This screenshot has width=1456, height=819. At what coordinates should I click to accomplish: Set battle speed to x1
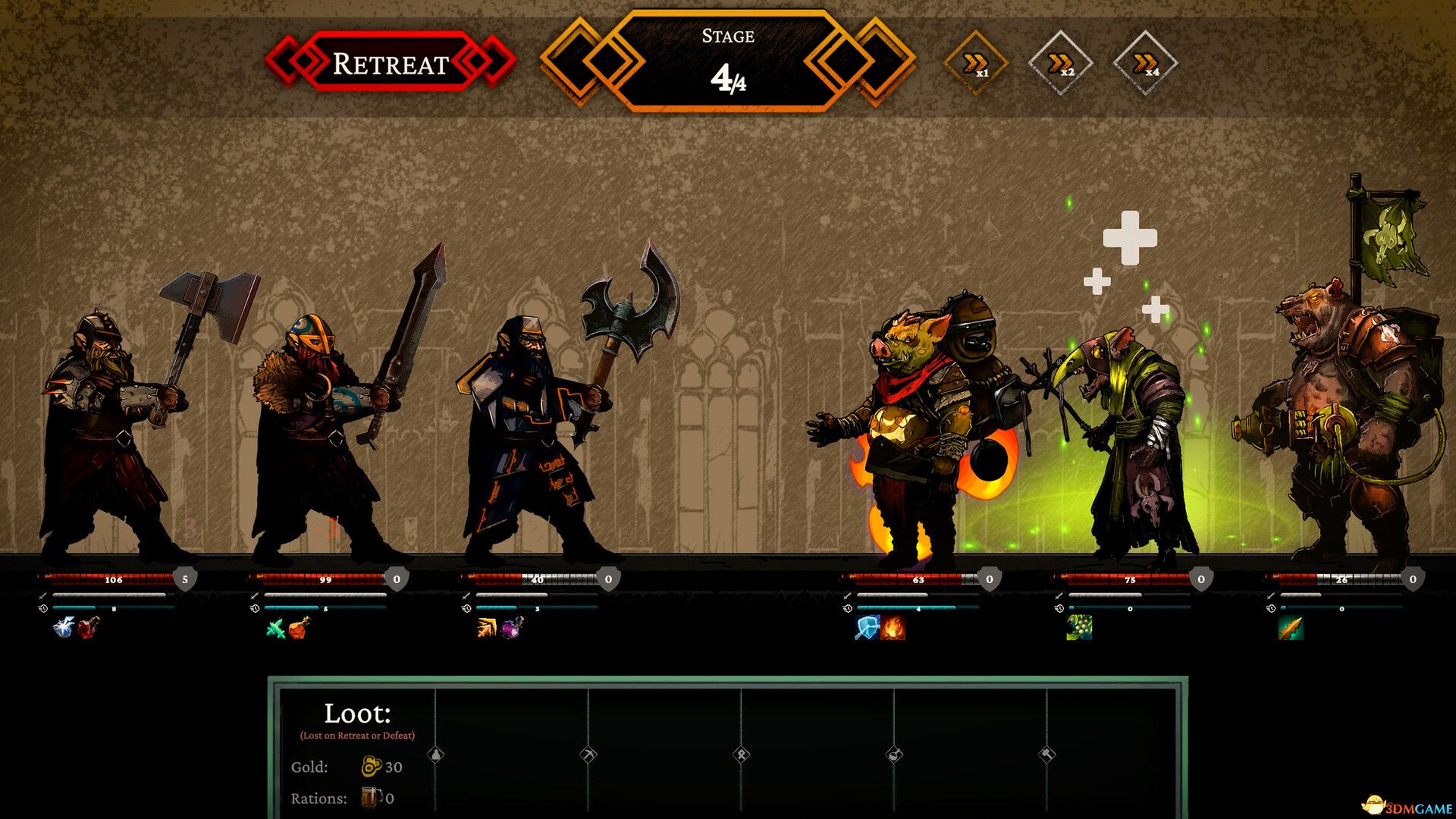[975, 64]
